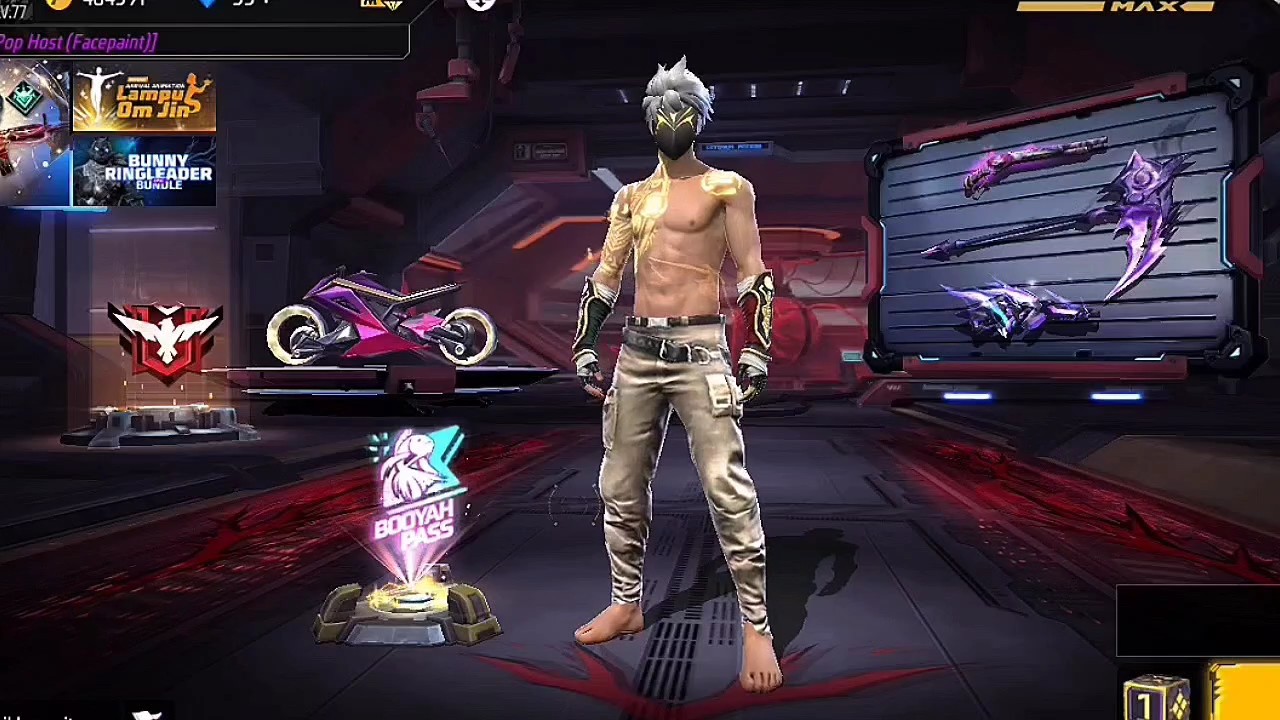Open the Bunny Ringleader Bundle banner
1280x720 pixels.
pos(144,171)
